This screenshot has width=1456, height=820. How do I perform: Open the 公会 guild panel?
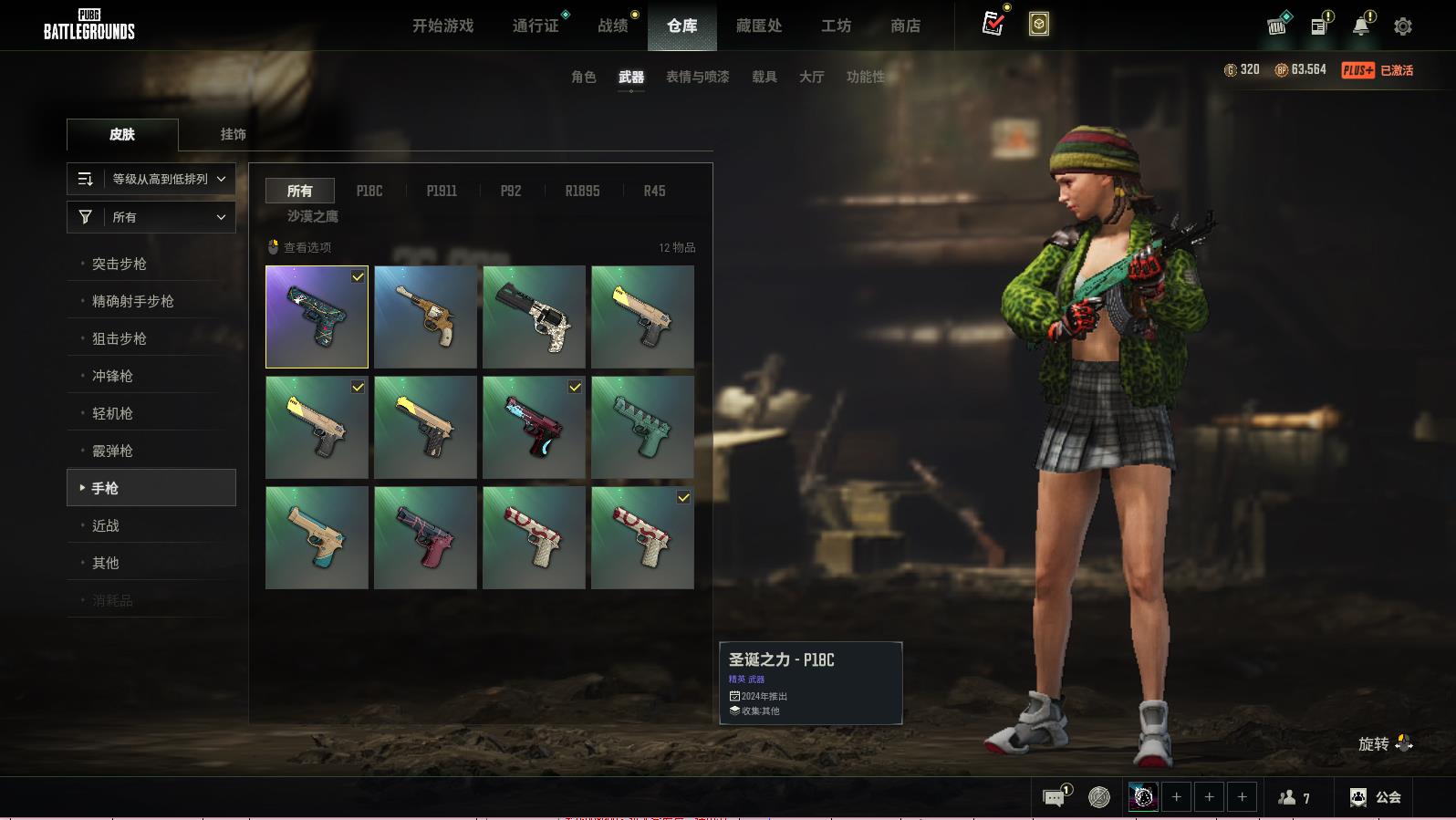[x=1376, y=797]
